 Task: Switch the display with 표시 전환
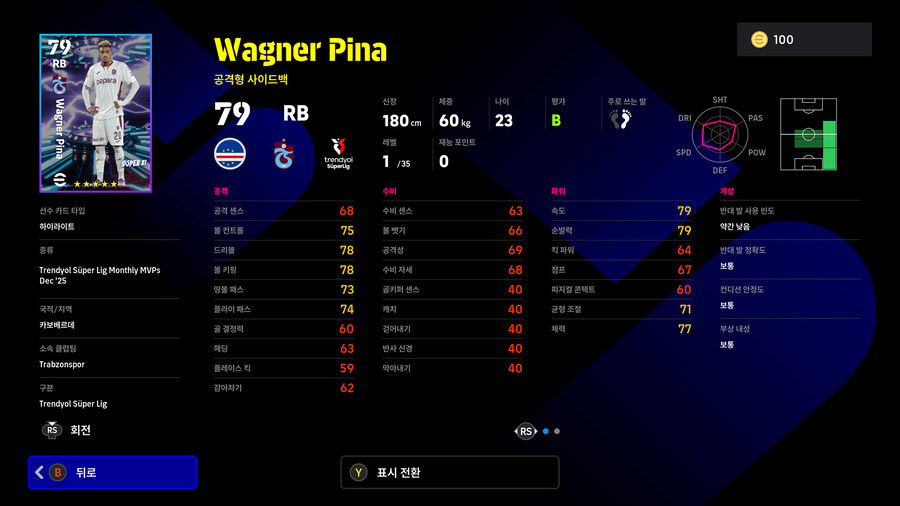[449, 472]
